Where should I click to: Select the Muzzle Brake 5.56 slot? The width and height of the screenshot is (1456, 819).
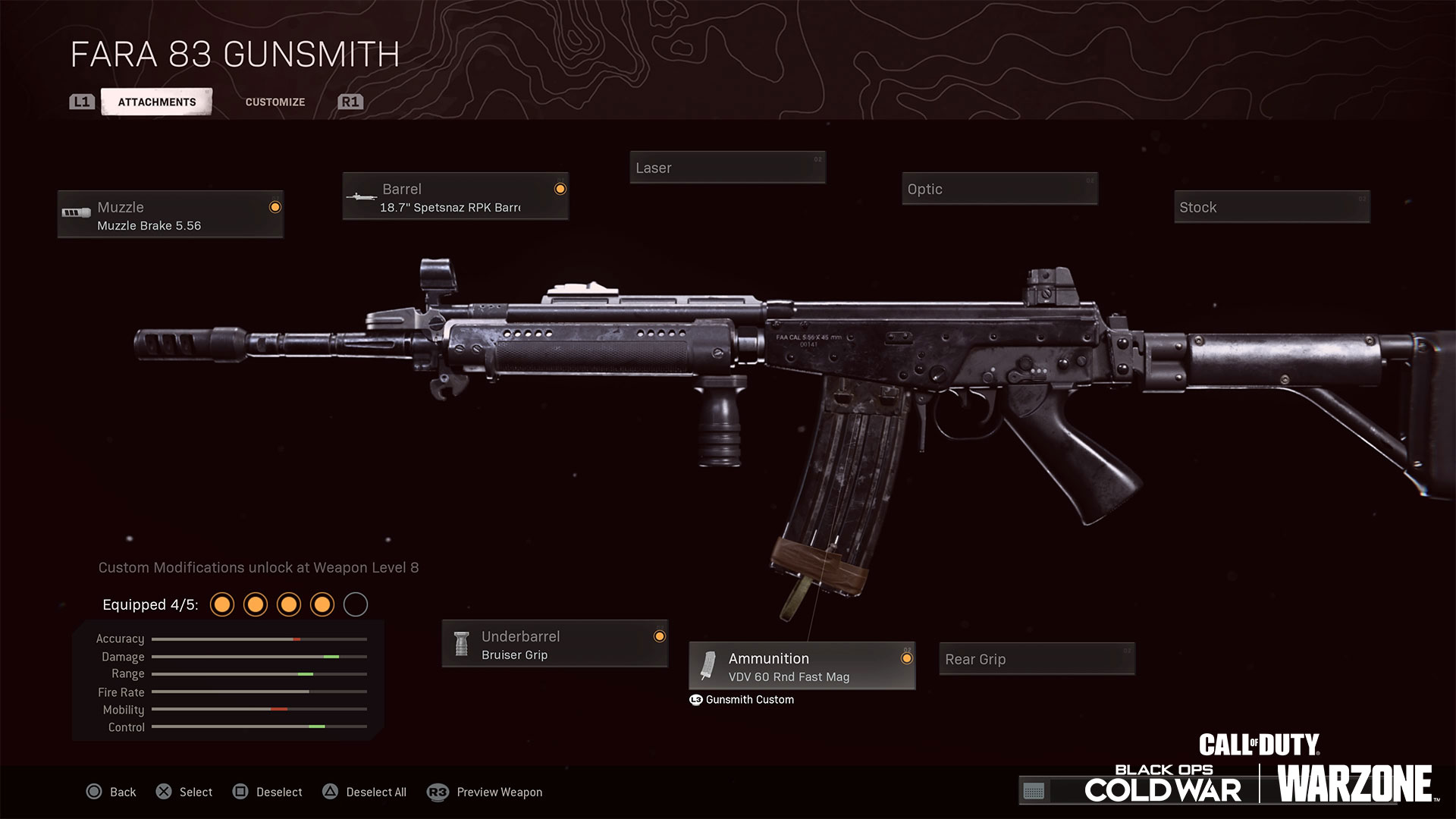[x=171, y=215]
